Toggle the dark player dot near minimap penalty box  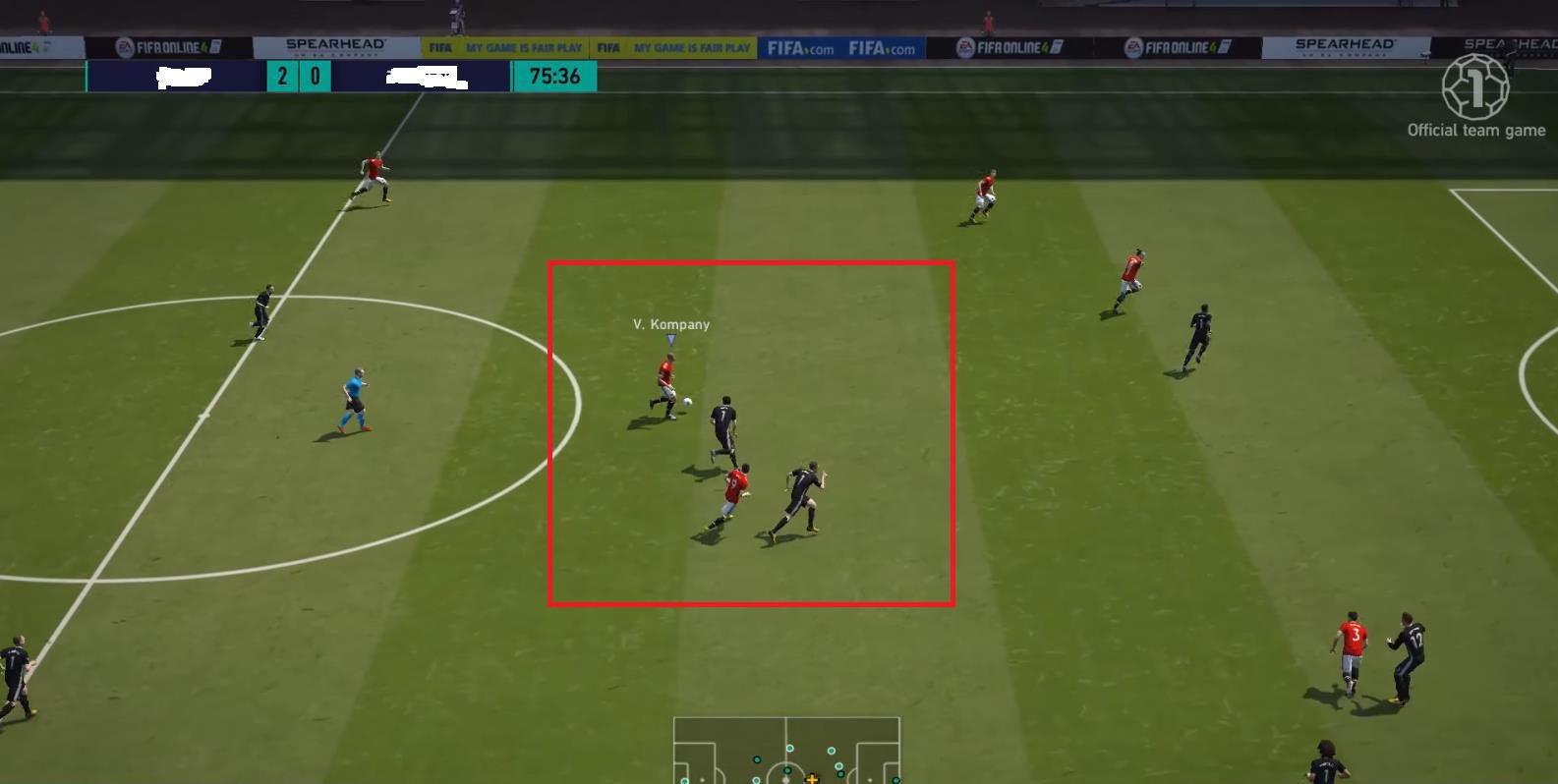(840, 773)
